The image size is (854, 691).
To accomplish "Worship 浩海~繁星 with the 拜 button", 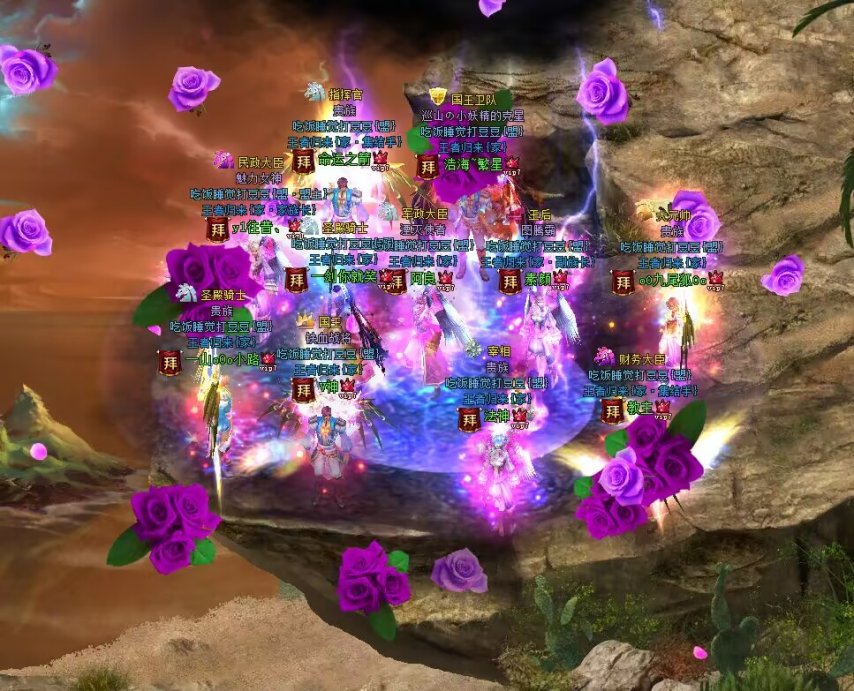I will (427, 165).
